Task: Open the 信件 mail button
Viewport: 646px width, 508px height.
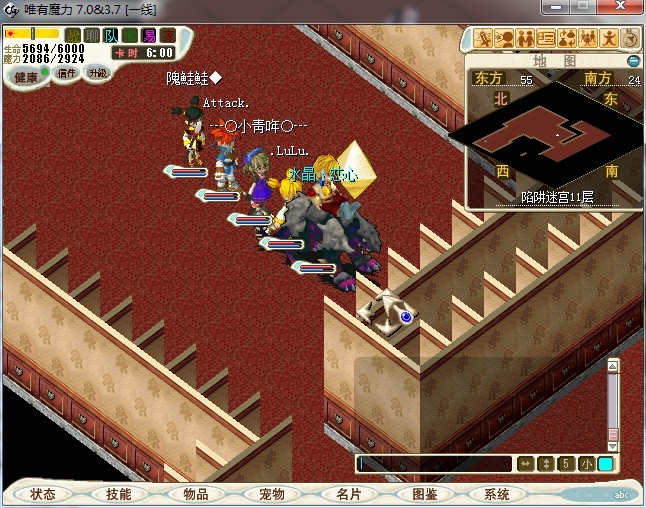Action: coord(67,73)
